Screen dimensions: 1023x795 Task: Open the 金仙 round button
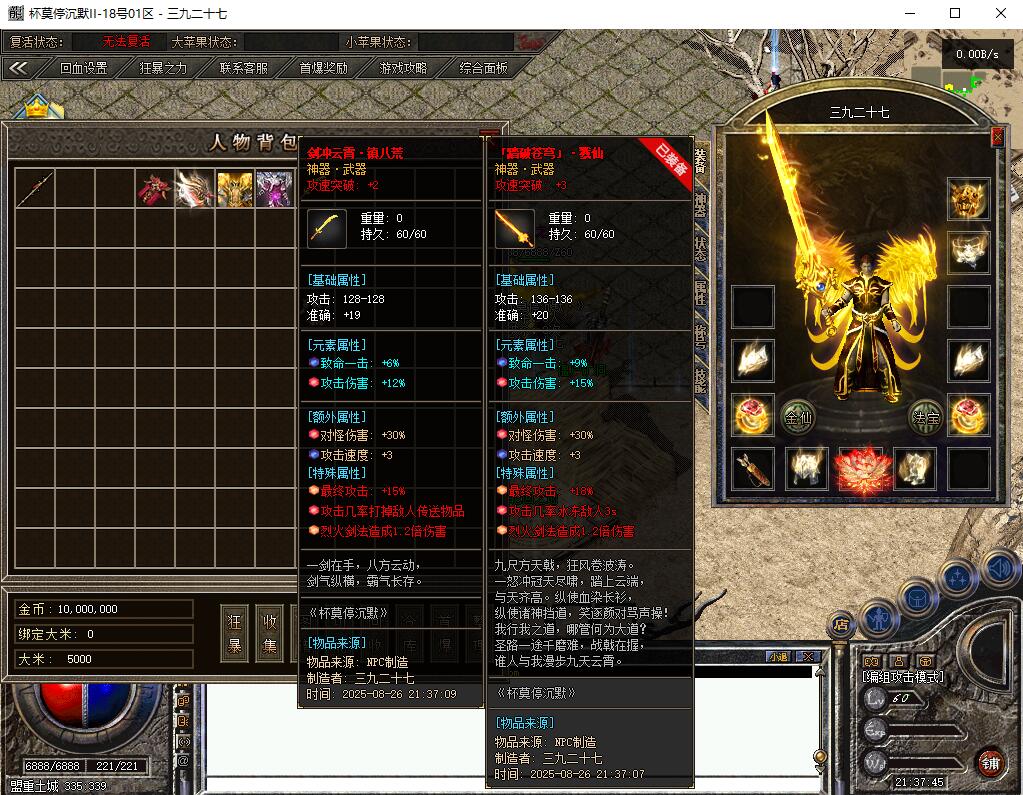tap(797, 417)
